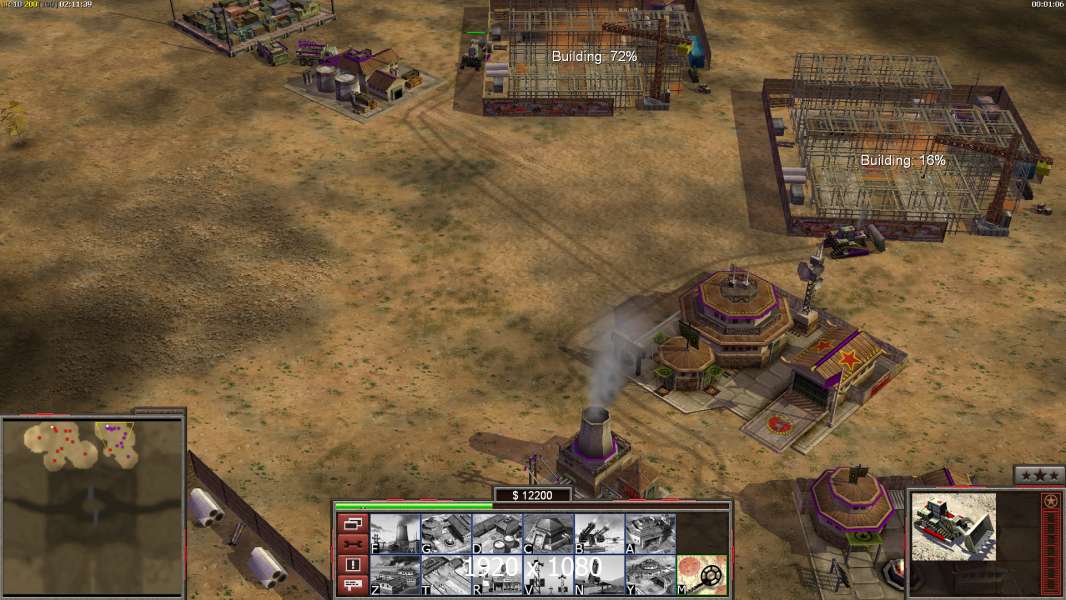The image size is (1066, 600).
Task: Select the command center icon labeled Y
Action: (650, 574)
